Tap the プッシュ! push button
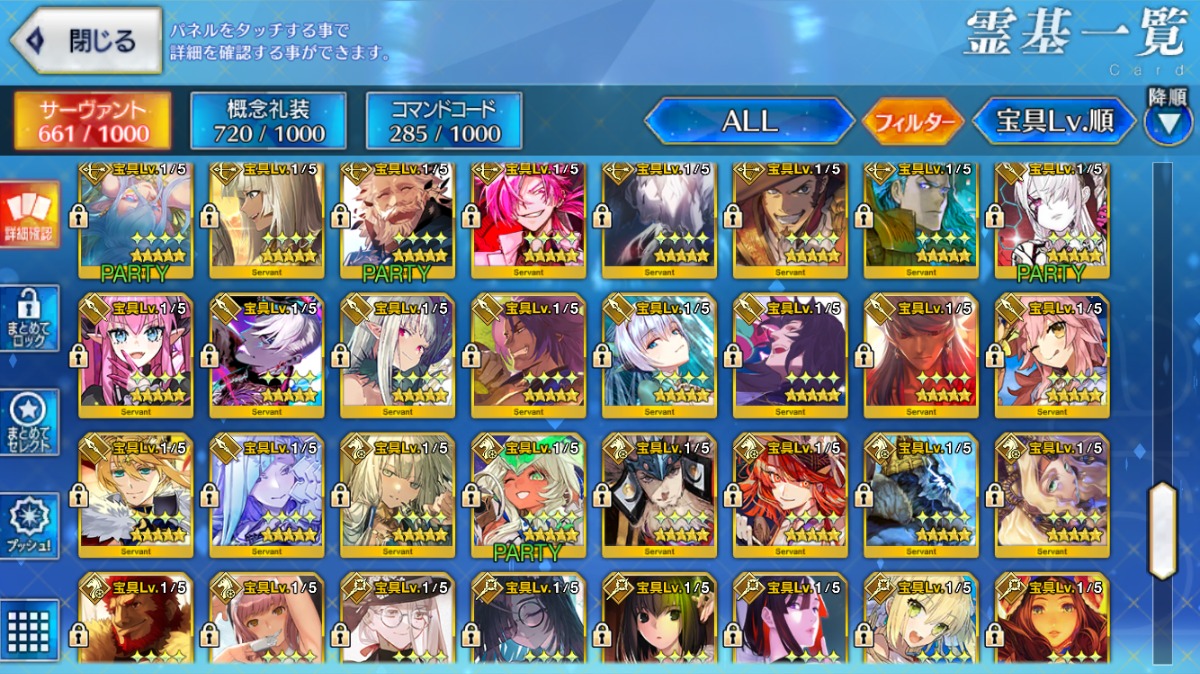 tap(29, 525)
